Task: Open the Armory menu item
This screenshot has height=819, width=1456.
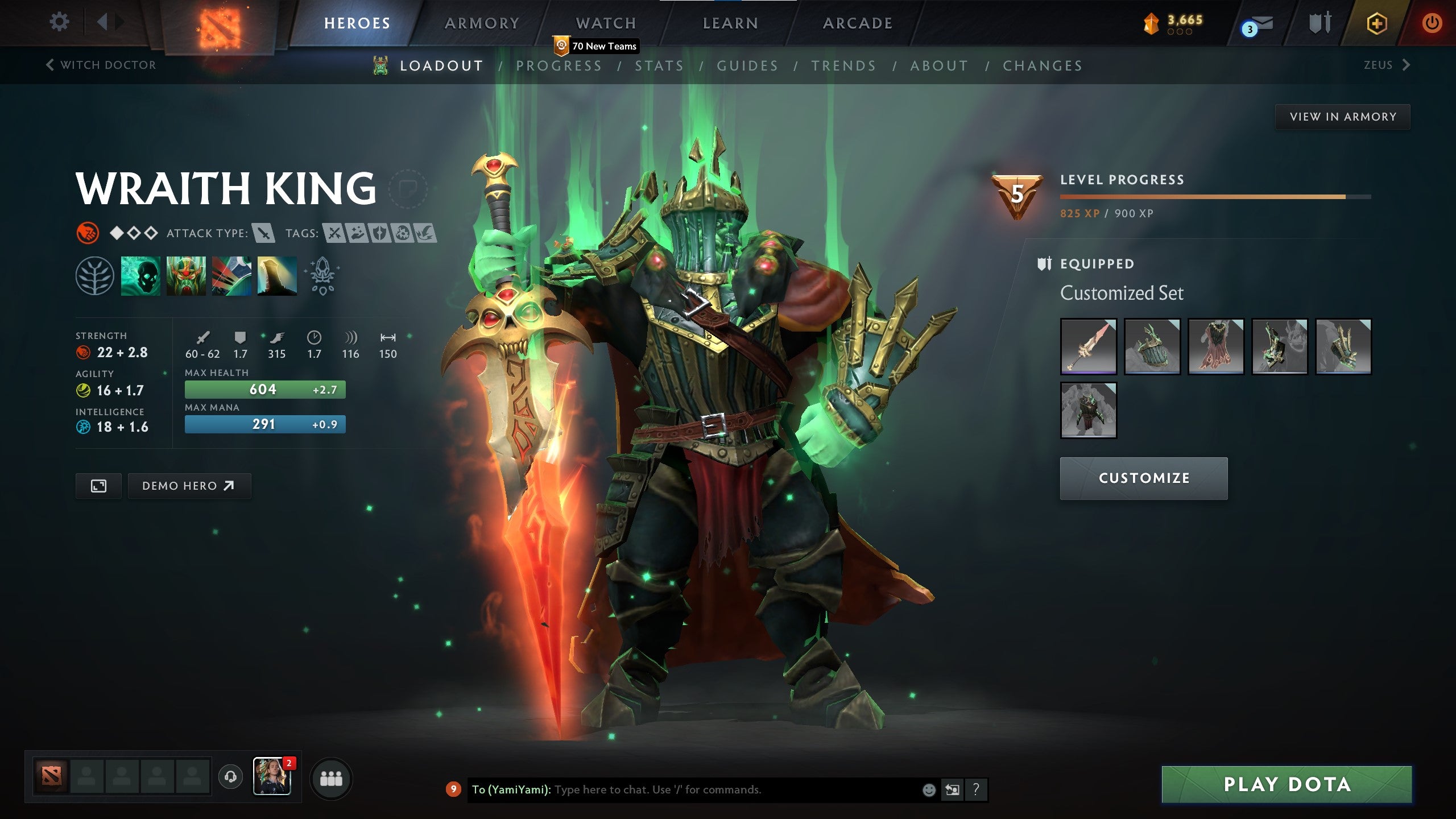Action: [x=481, y=23]
